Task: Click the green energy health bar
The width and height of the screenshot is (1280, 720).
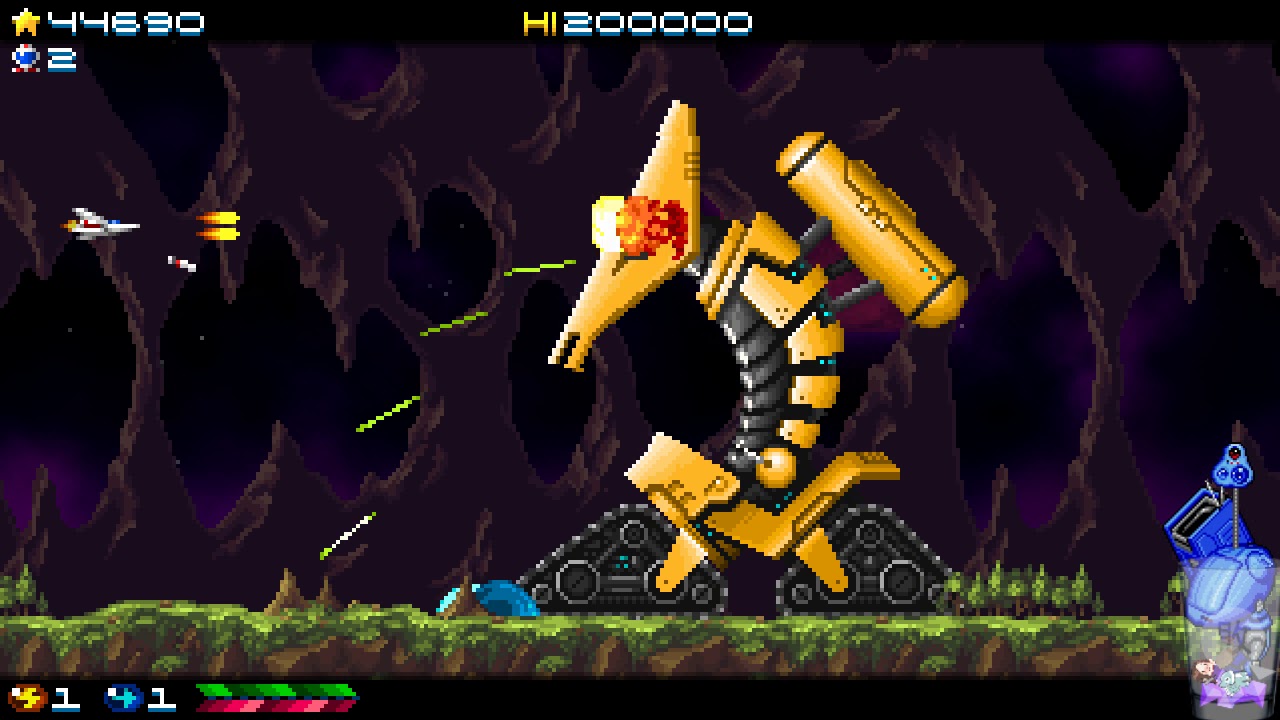Action: click(x=275, y=688)
